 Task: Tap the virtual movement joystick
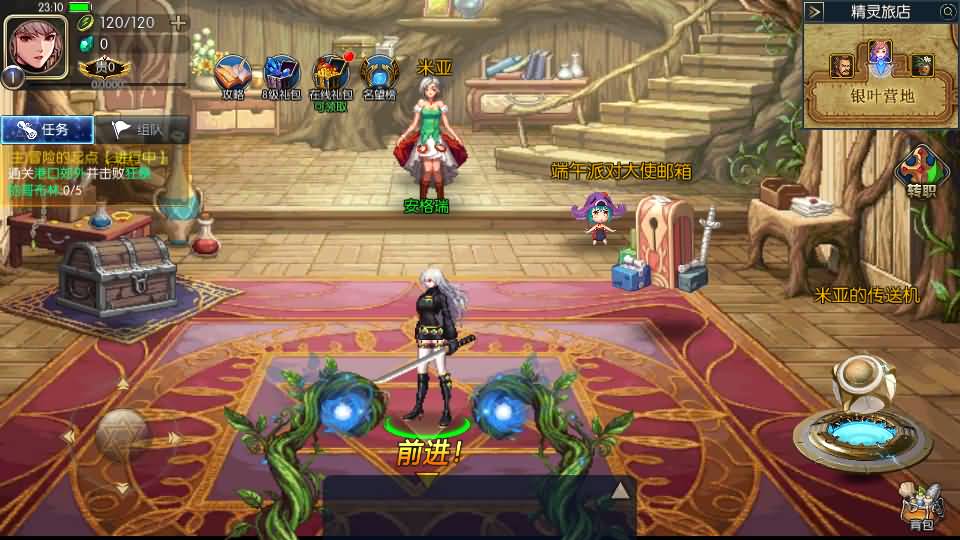(x=122, y=435)
